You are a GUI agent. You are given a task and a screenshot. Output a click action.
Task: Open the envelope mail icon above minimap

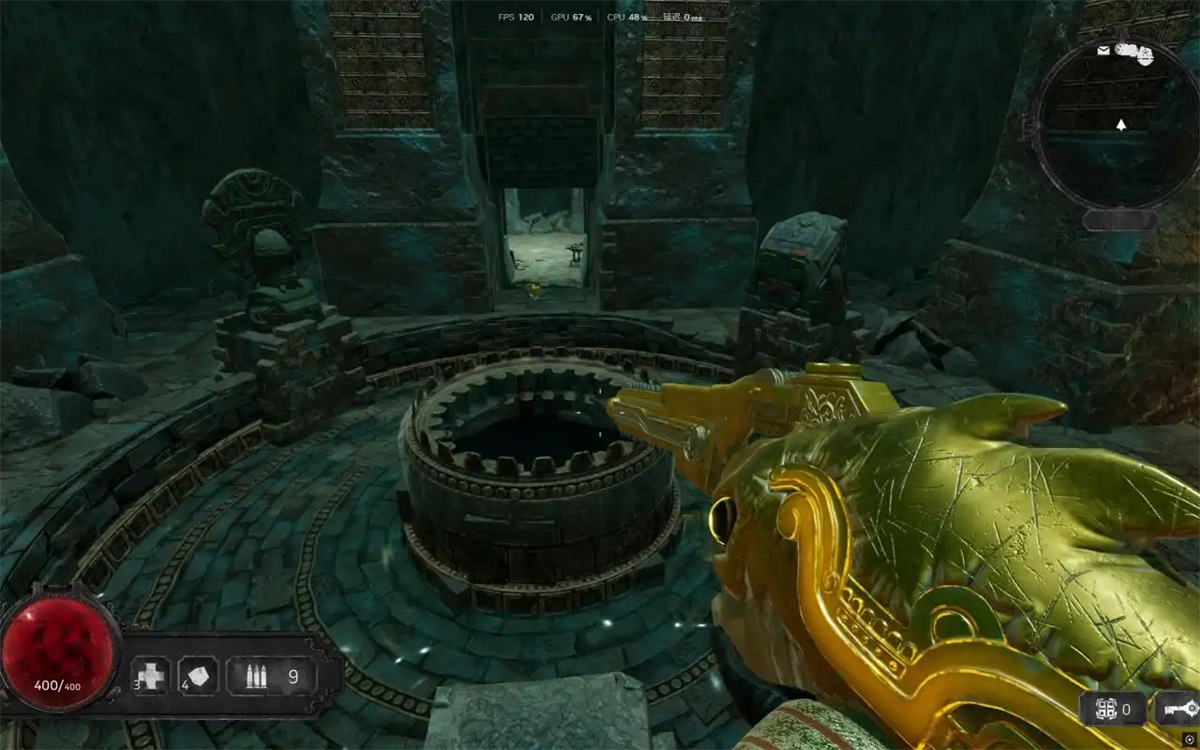coord(1103,50)
